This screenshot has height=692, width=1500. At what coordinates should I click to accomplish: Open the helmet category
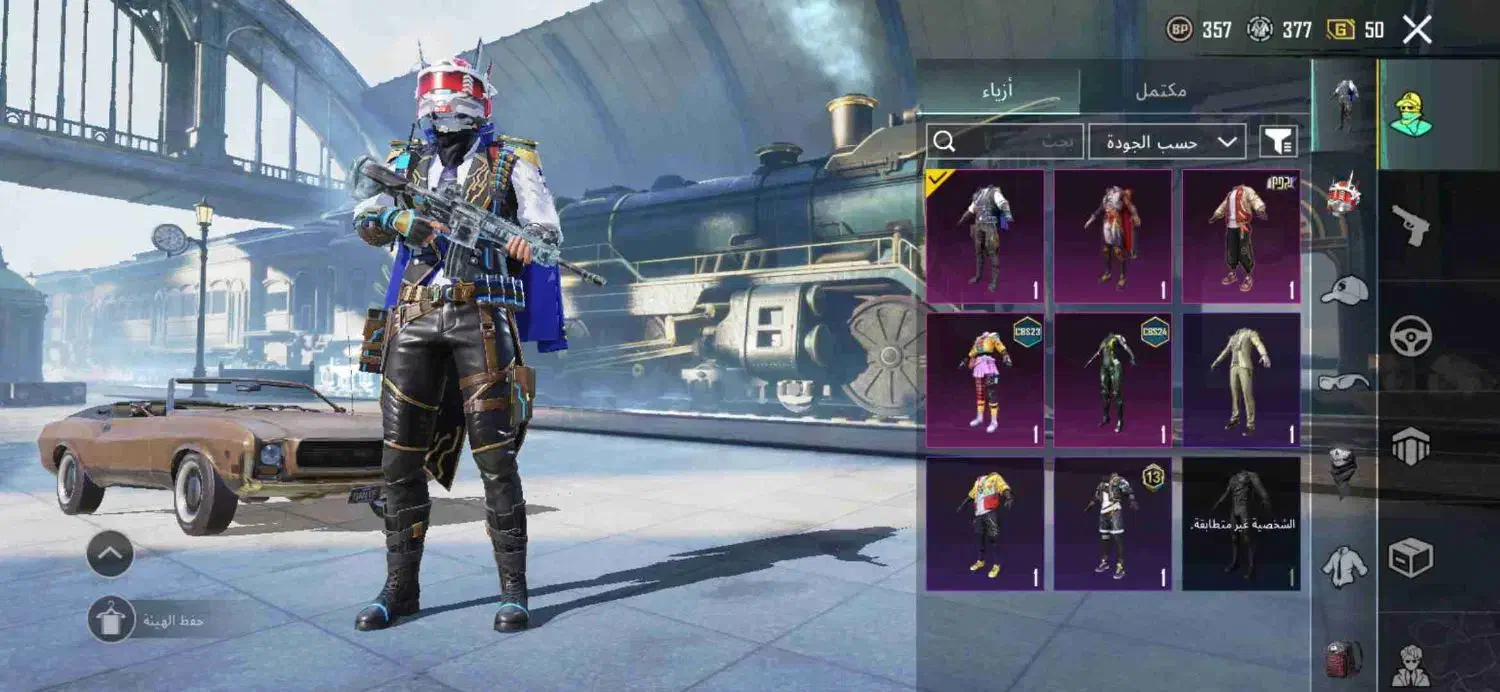[x=1344, y=195]
